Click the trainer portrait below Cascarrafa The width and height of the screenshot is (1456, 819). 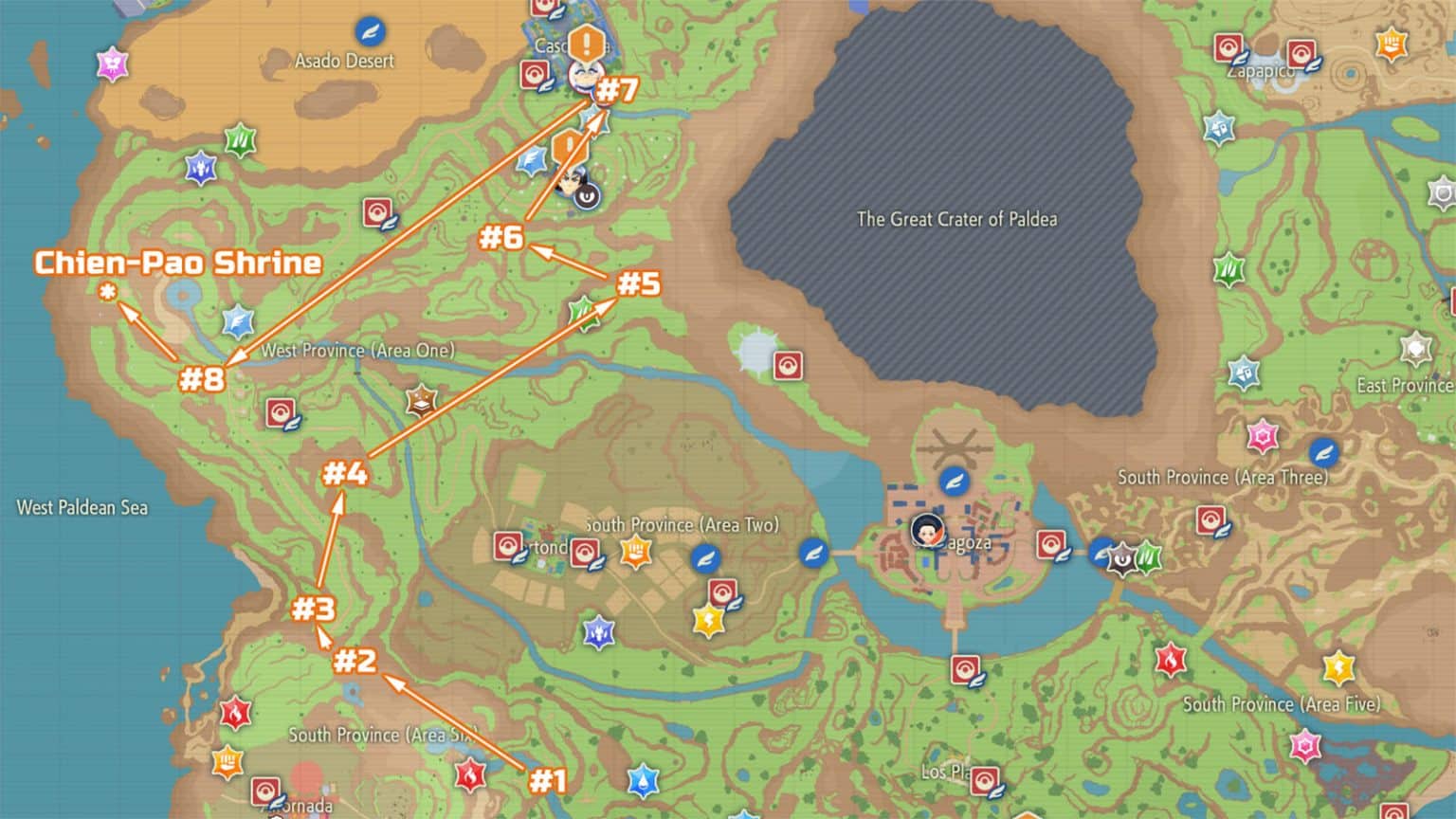click(x=569, y=185)
